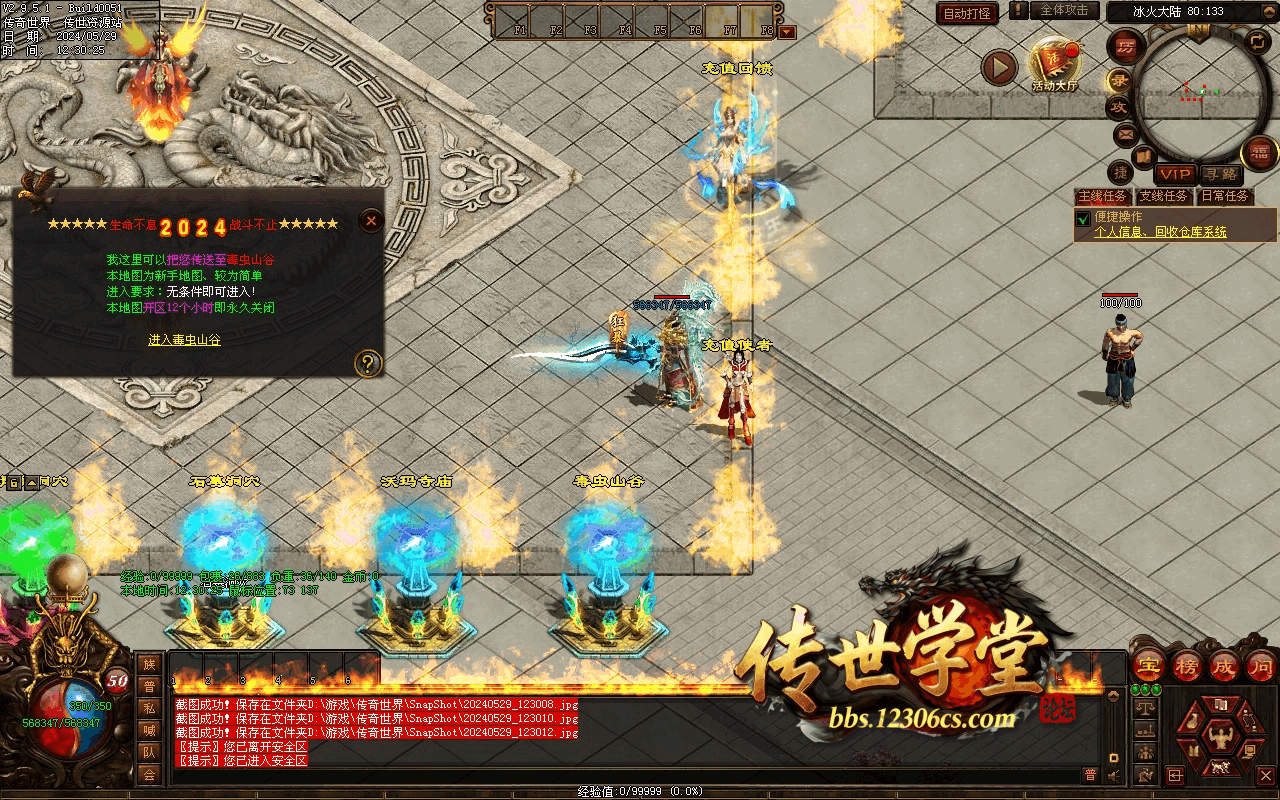Switch to the 支线任务 side quest tab

pos(1163,196)
